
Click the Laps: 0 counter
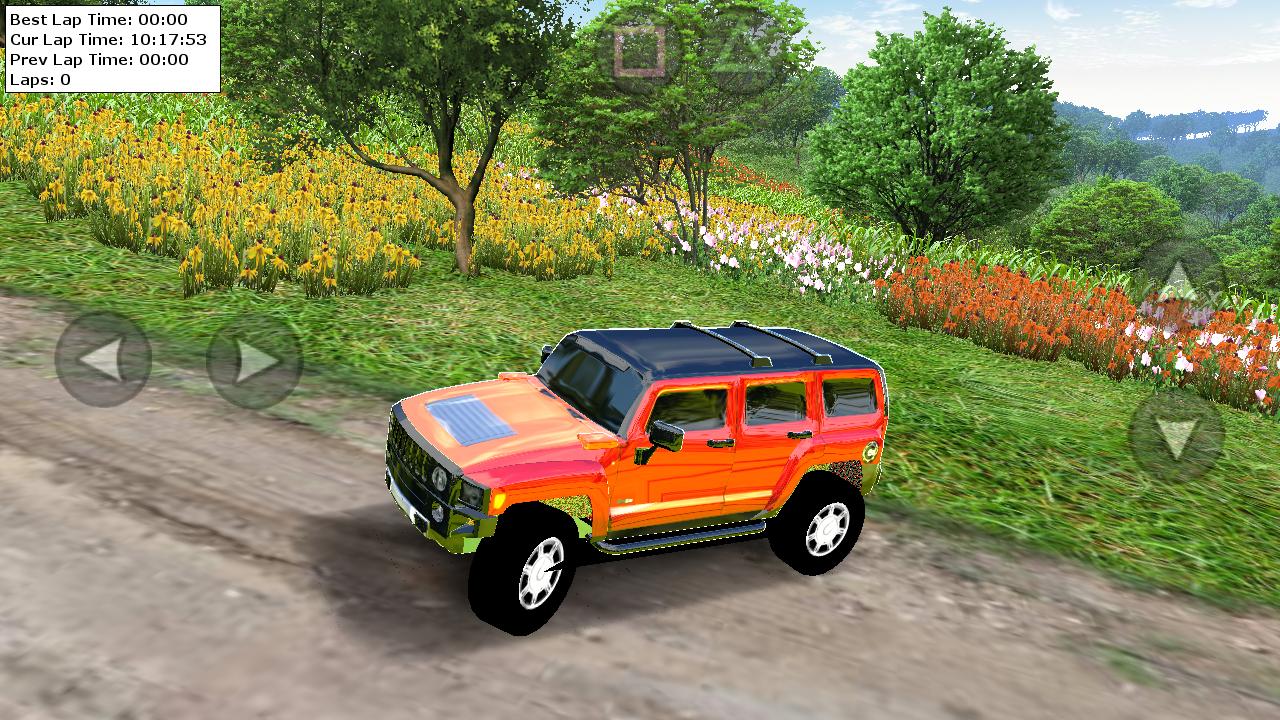(40, 79)
